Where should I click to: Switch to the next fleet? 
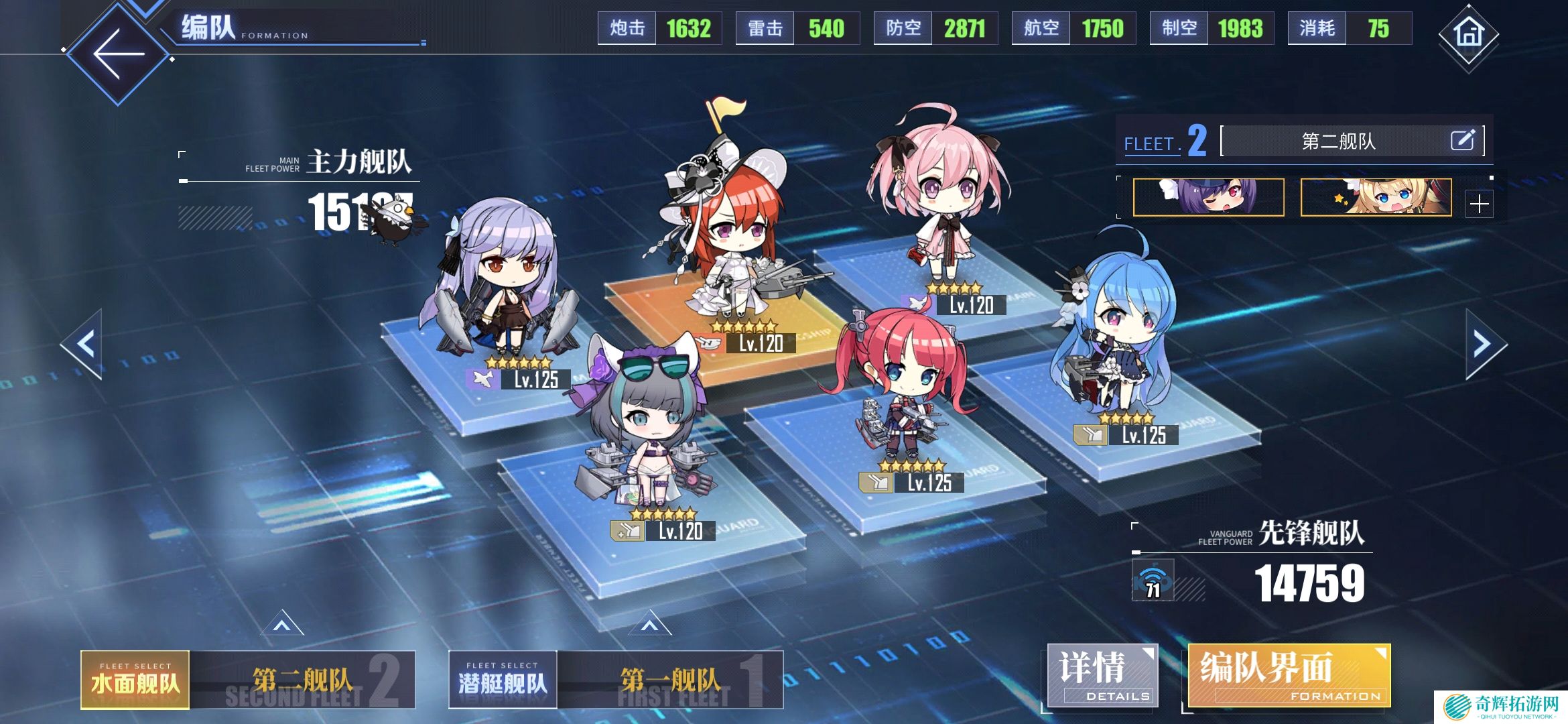[x=1484, y=345]
